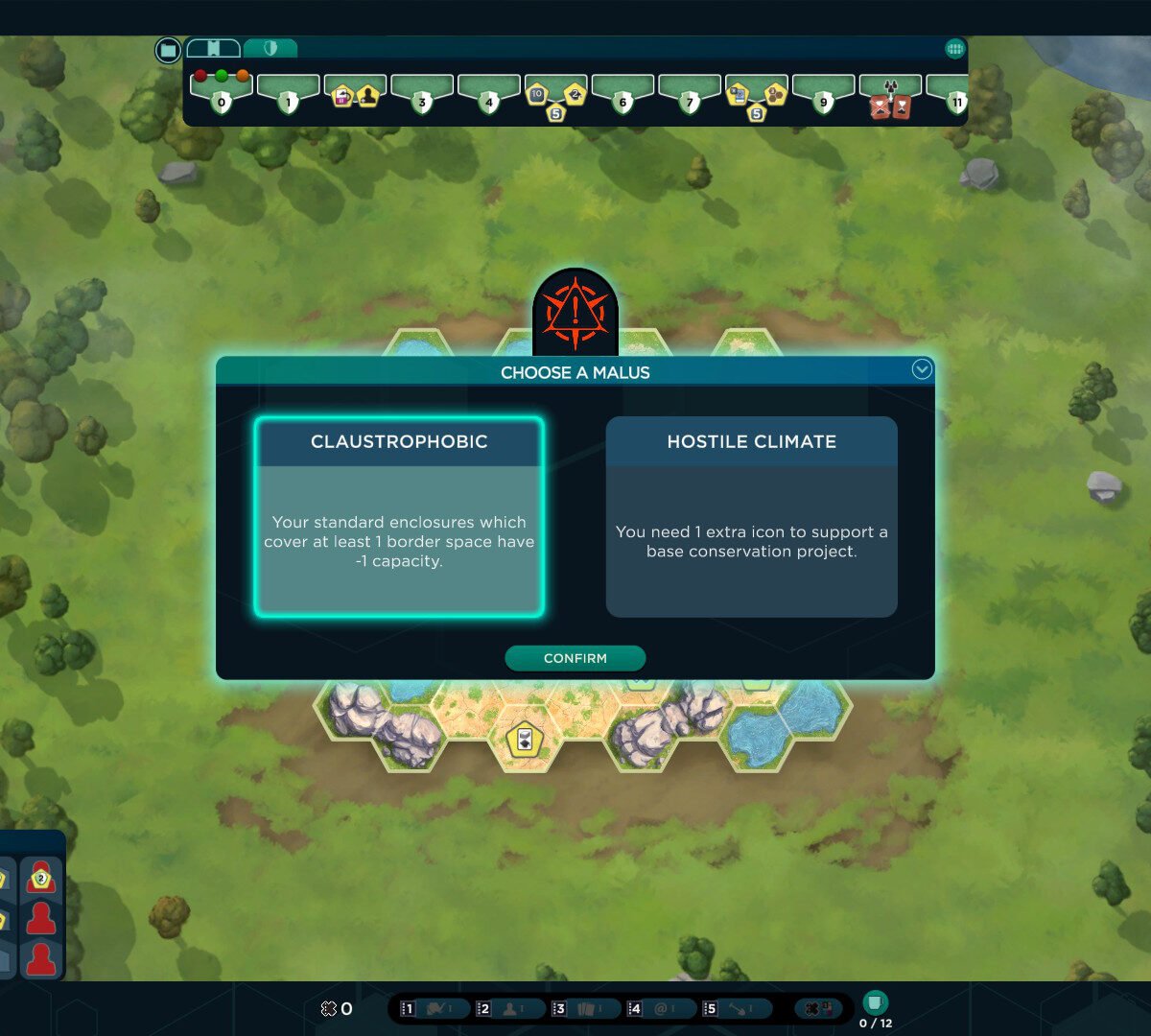The height and width of the screenshot is (1036, 1151).
Task: Select action slot 5 with the shovel icon
Action: coord(733,1008)
